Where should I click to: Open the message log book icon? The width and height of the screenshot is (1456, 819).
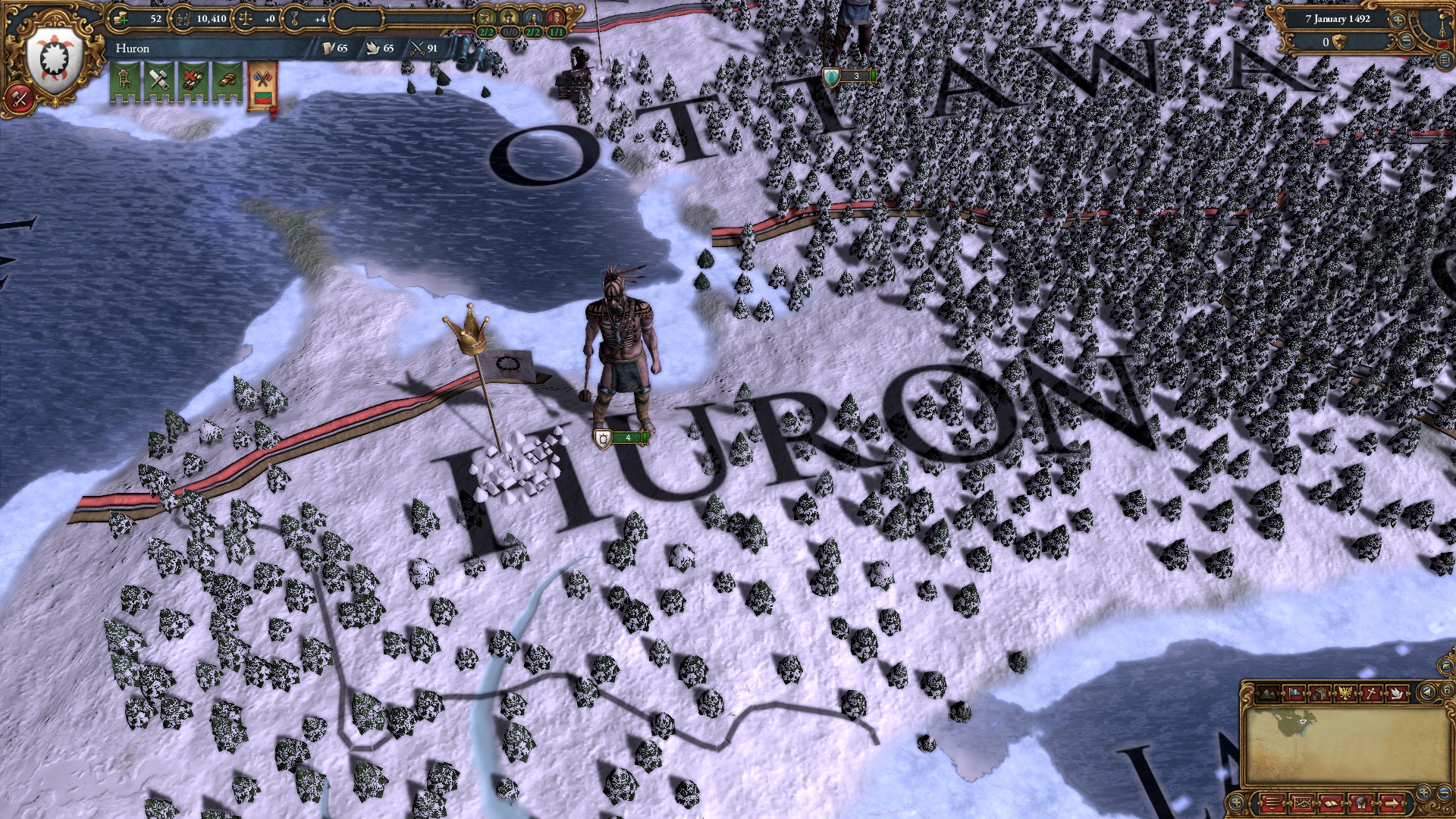point(1332,802)
